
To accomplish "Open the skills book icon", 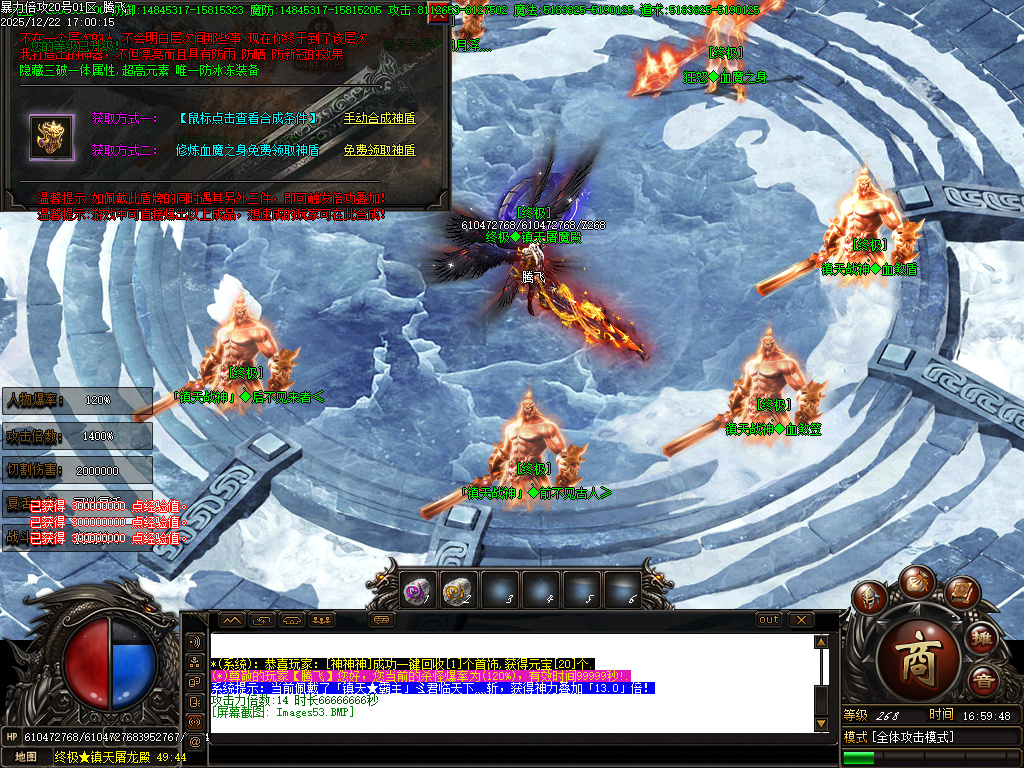I will (x=960, y=594).
